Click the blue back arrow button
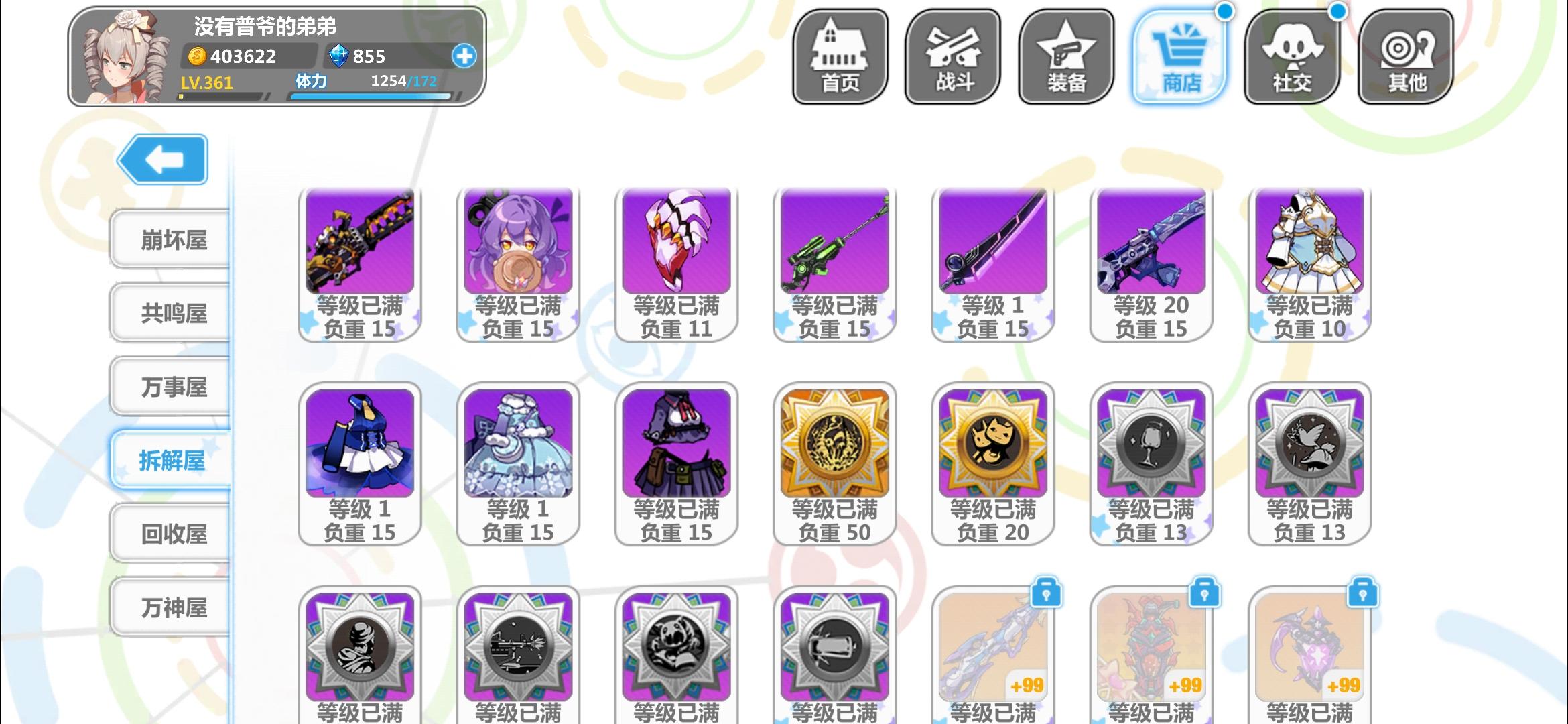 [161, 160]
